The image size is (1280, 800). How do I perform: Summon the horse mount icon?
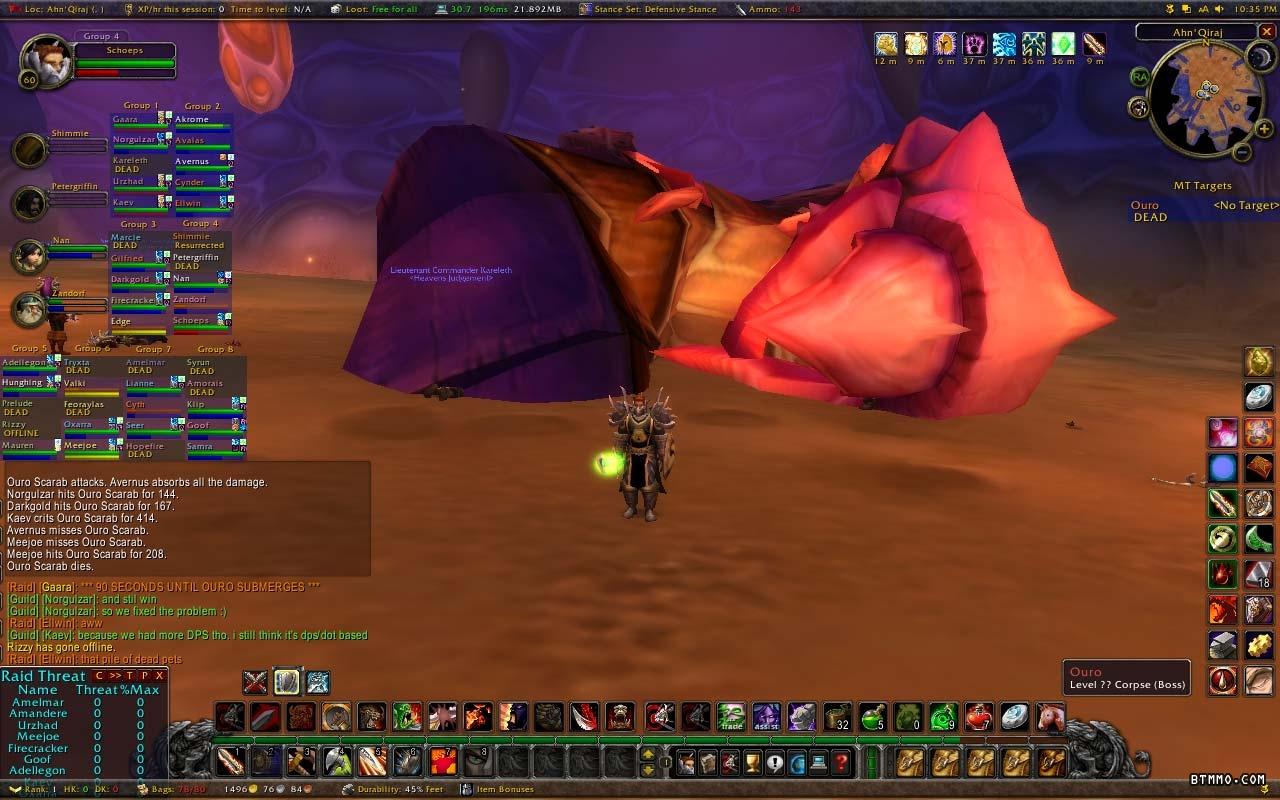[x=1050, y=717]
